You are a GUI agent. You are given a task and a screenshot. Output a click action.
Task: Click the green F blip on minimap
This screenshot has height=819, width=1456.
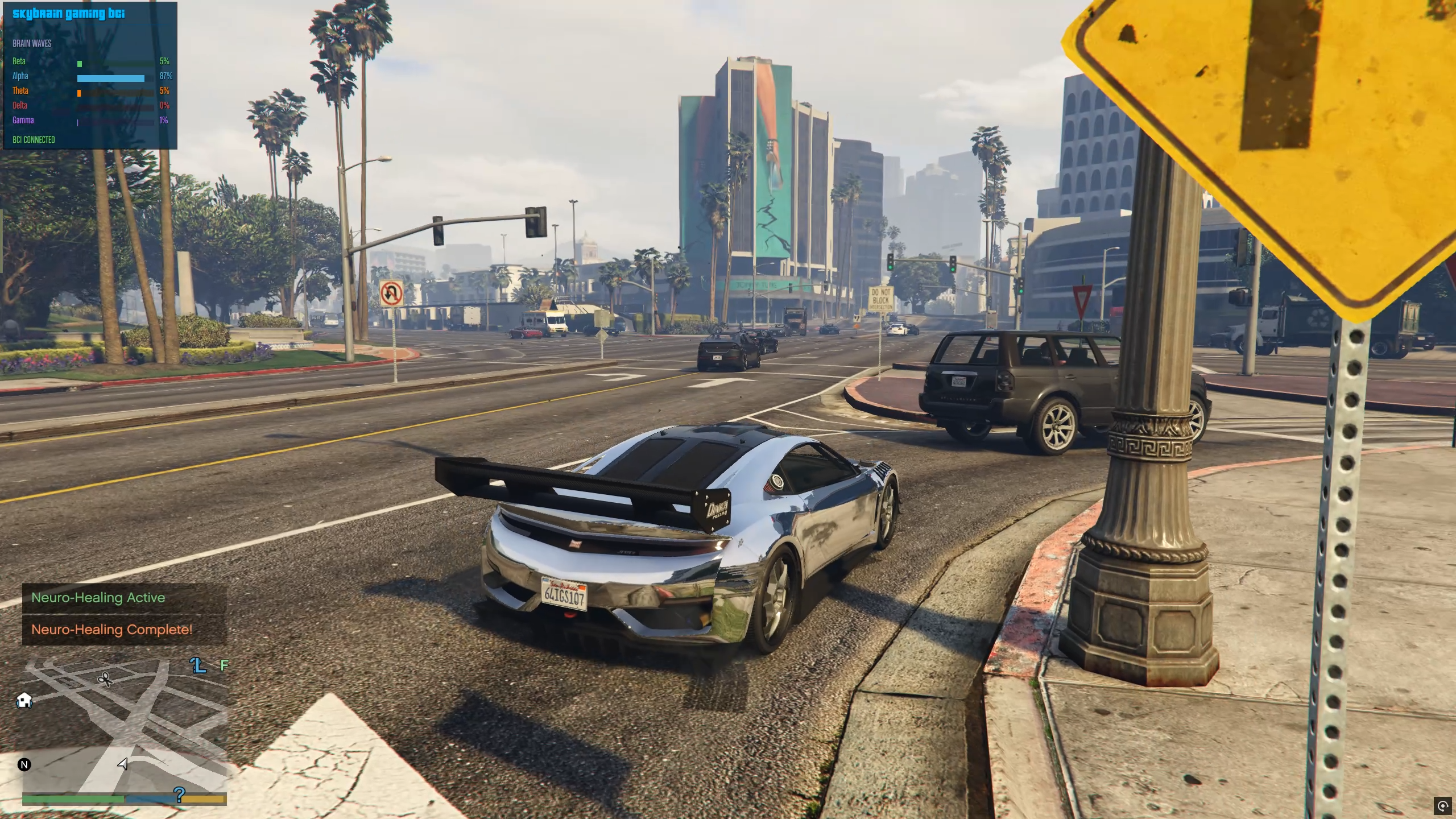[224, 665]
